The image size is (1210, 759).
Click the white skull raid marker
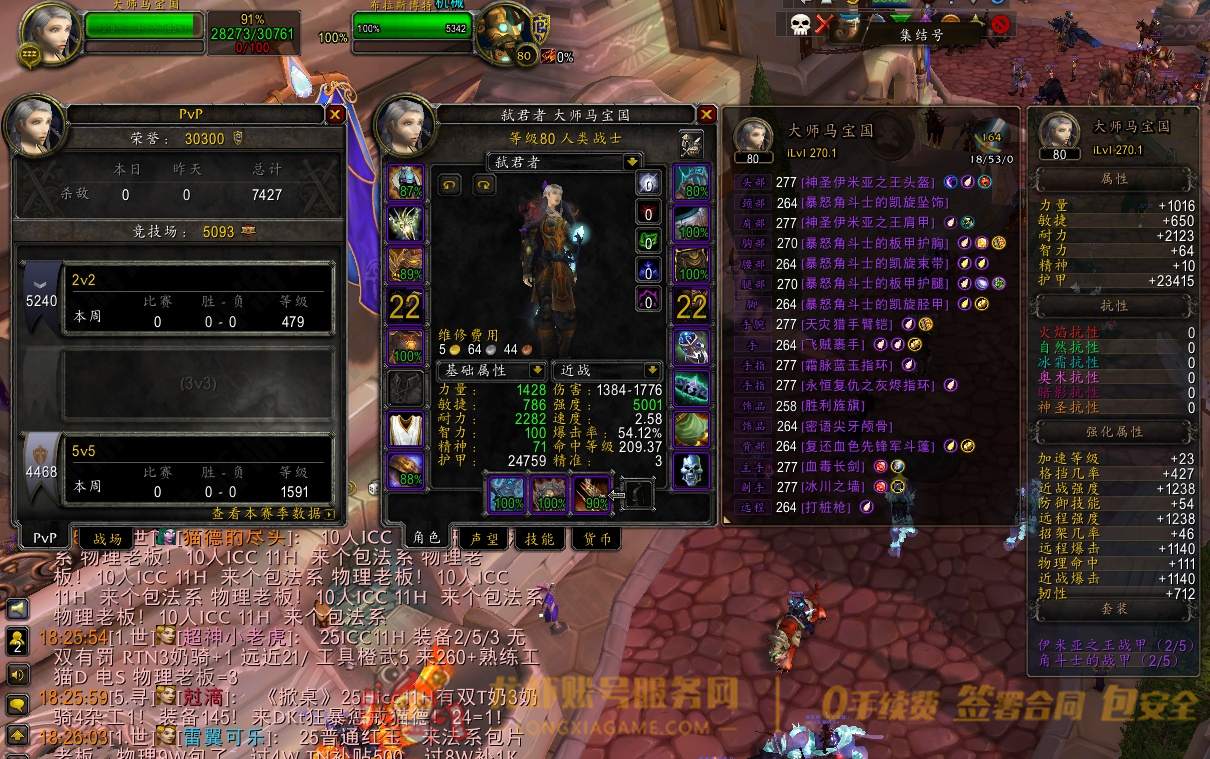(799, 24)
